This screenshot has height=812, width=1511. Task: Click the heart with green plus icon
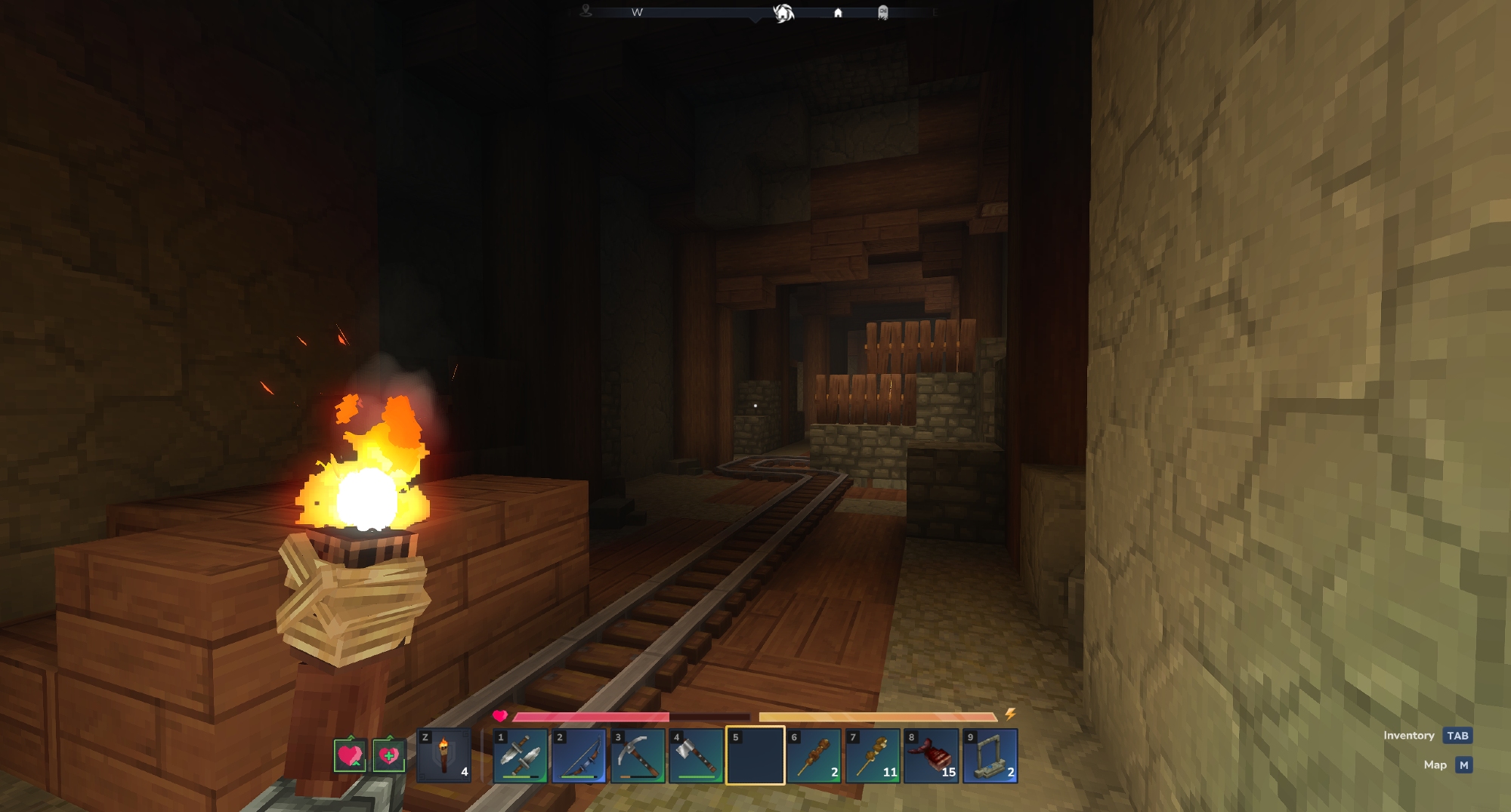[x=388, y=755]
